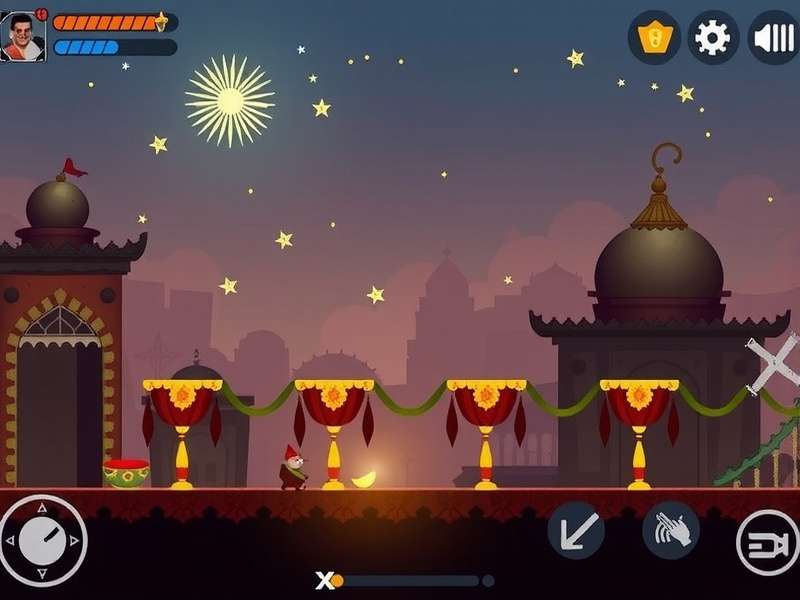The width and height of the screenshot is (800, 600).
Task: Click the virtual joystick control
Action: (43, 541)
